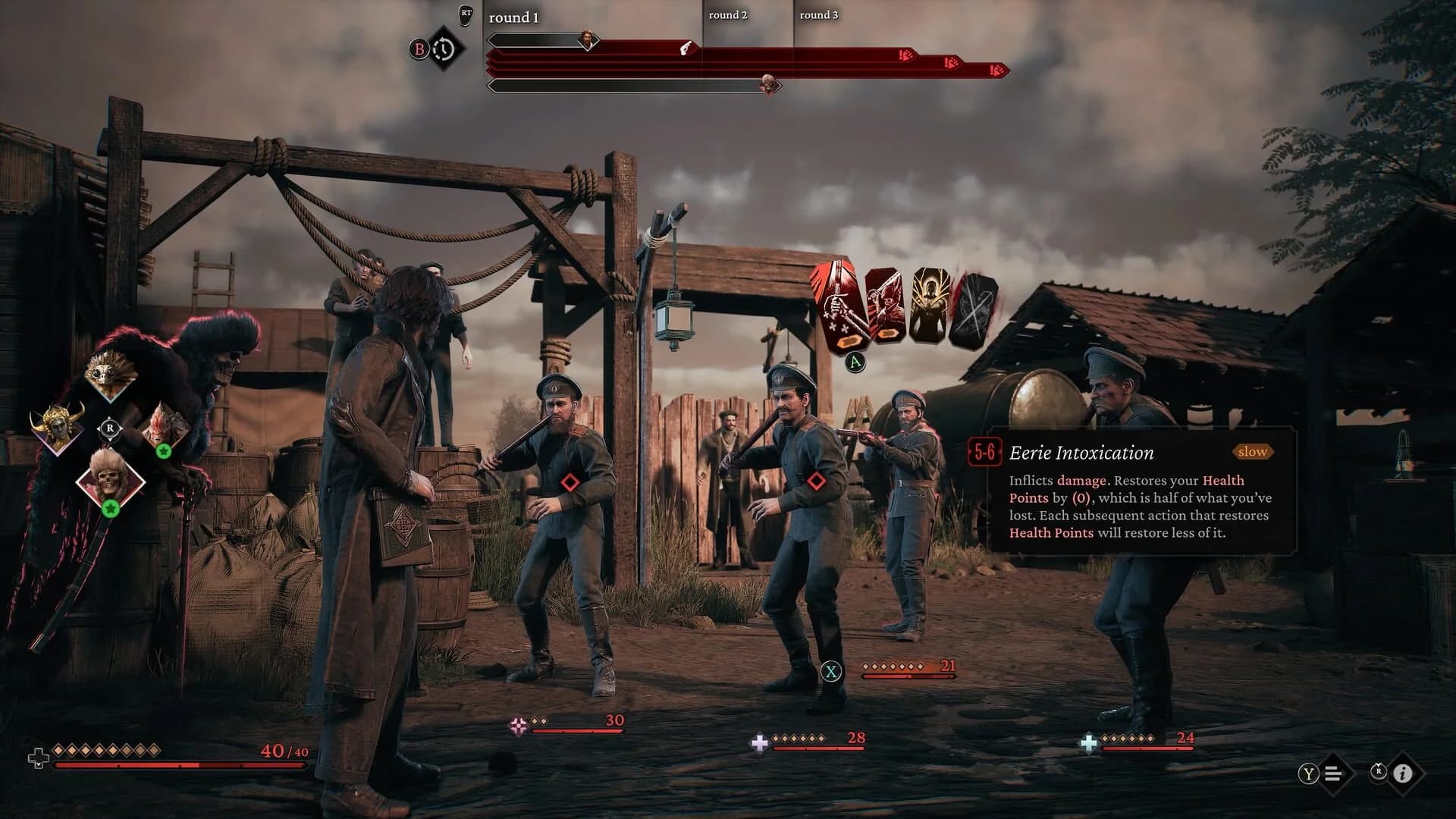The image size is (1456, 819).
Task: Choose the golden antlered figure card
Action: (930, 301)
